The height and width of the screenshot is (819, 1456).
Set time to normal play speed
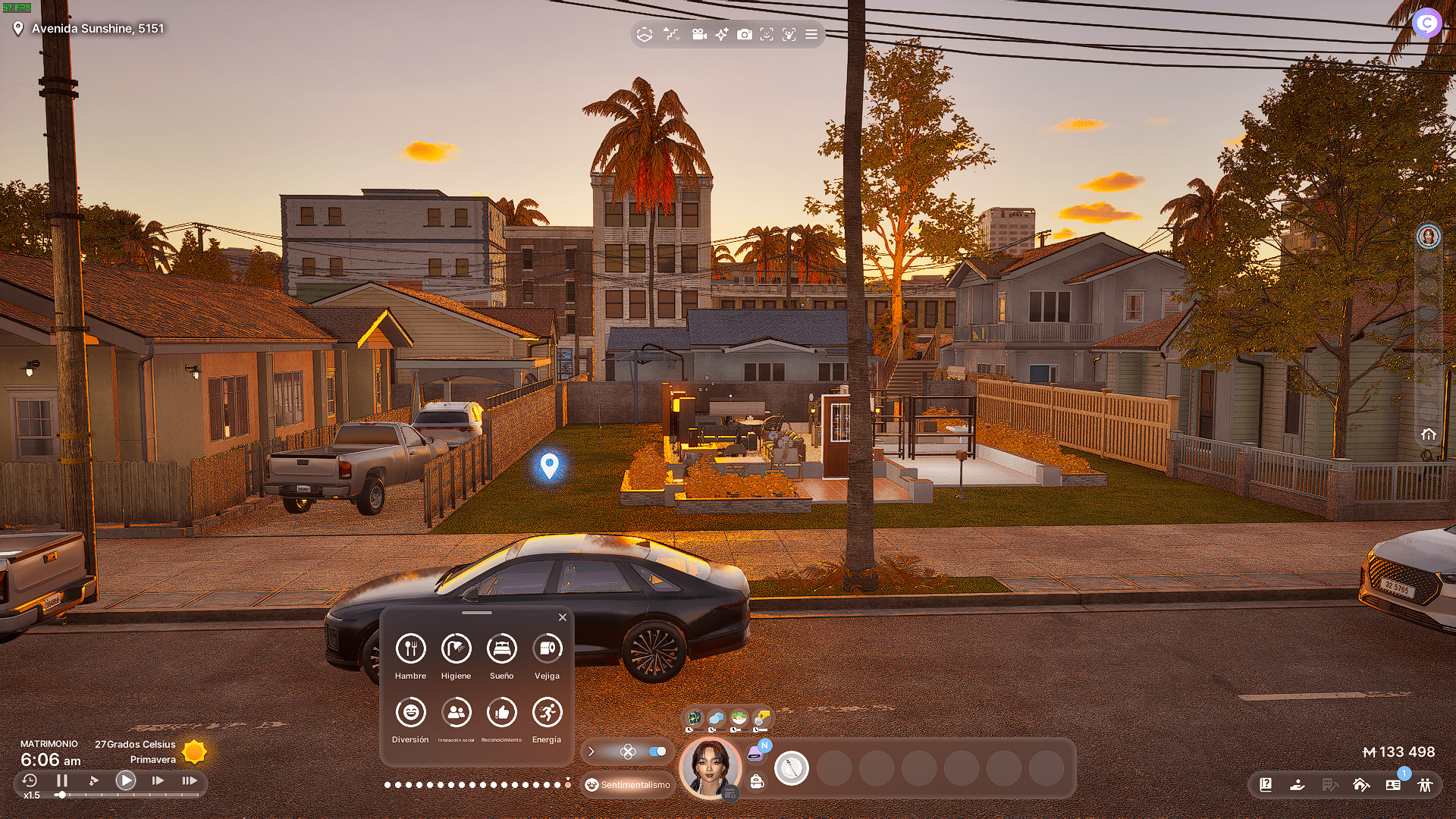click(126, 780)
